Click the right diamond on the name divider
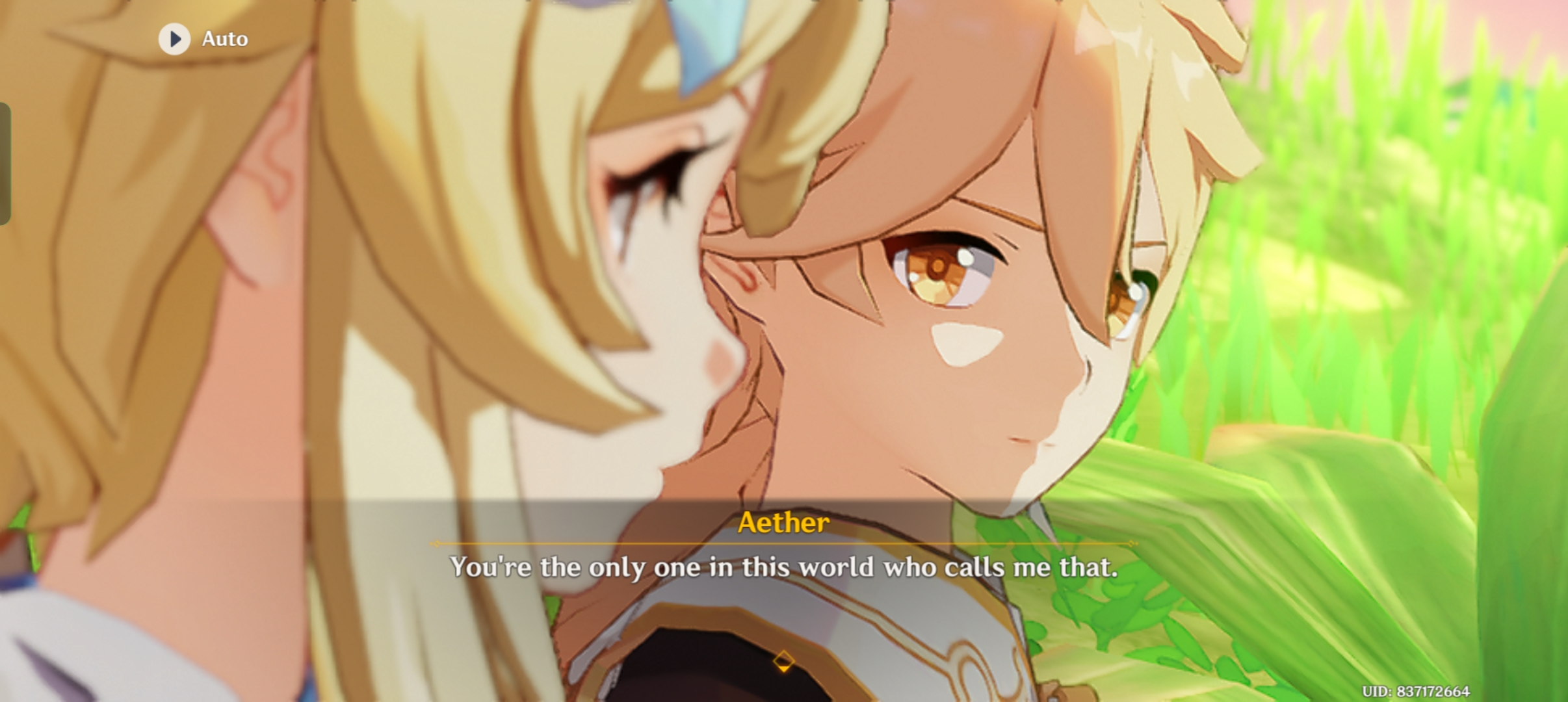This screenshot has height=702, width=1568. 1132,545
